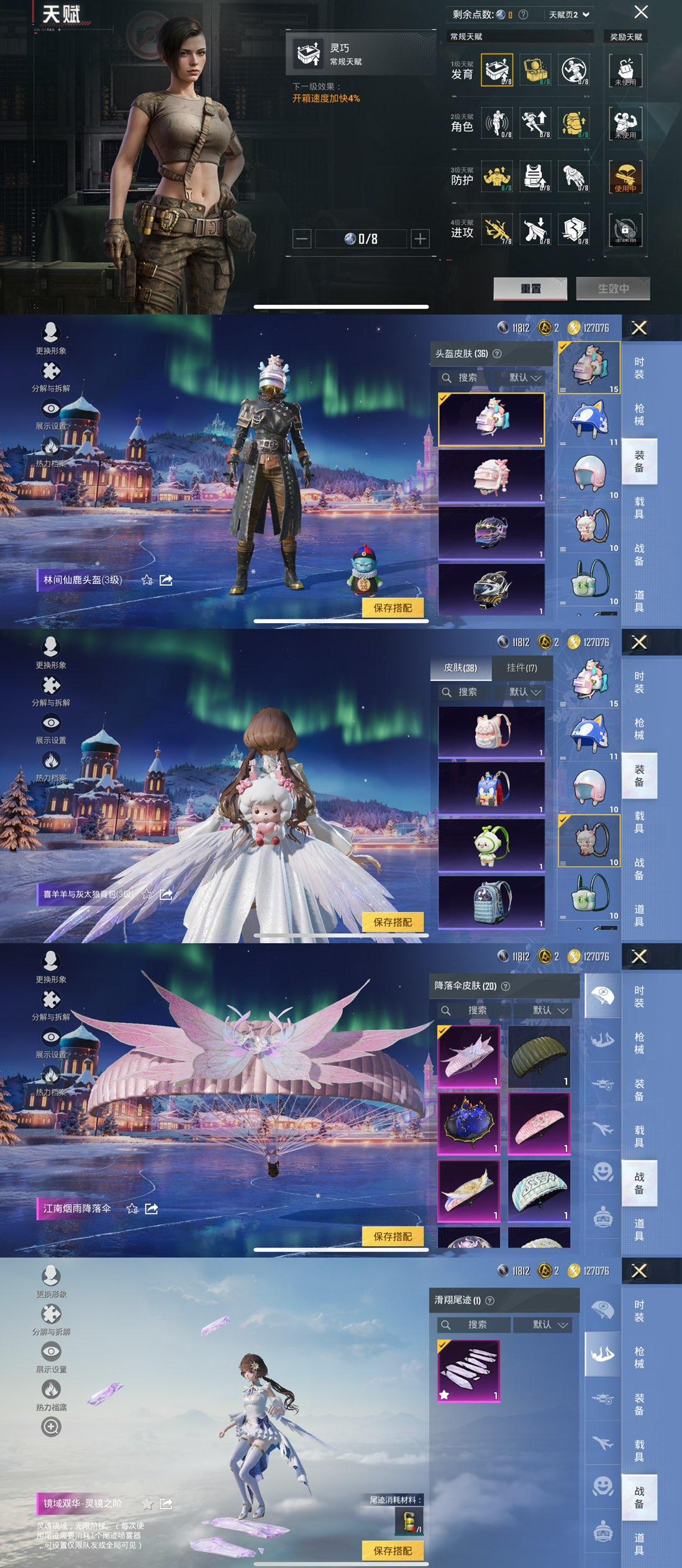Switch to the 皮肤(38) tab

[x=460, y=668]
